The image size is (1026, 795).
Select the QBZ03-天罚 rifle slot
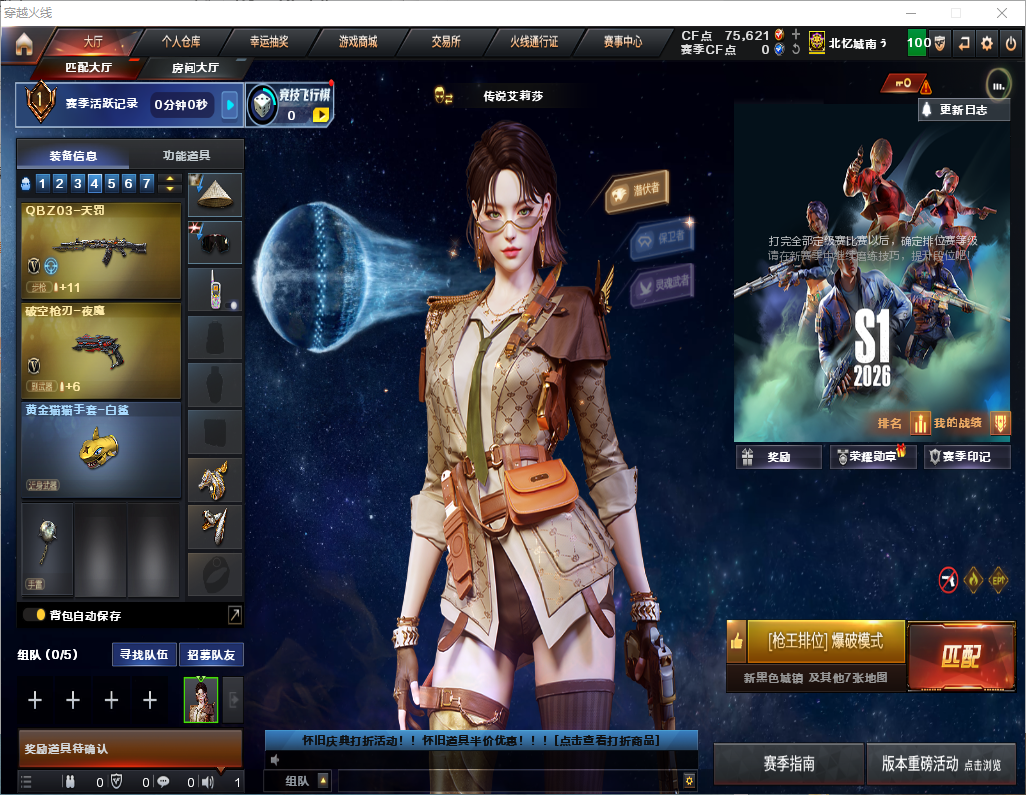click(x=101, y=250)
